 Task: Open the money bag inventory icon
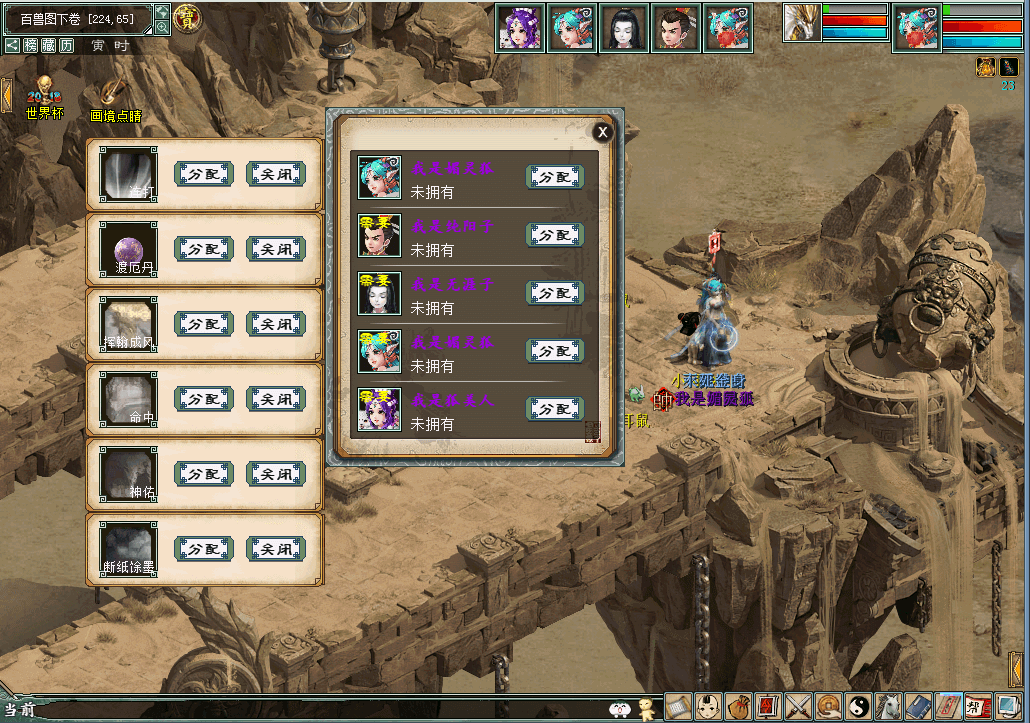[x=738, y=707]
